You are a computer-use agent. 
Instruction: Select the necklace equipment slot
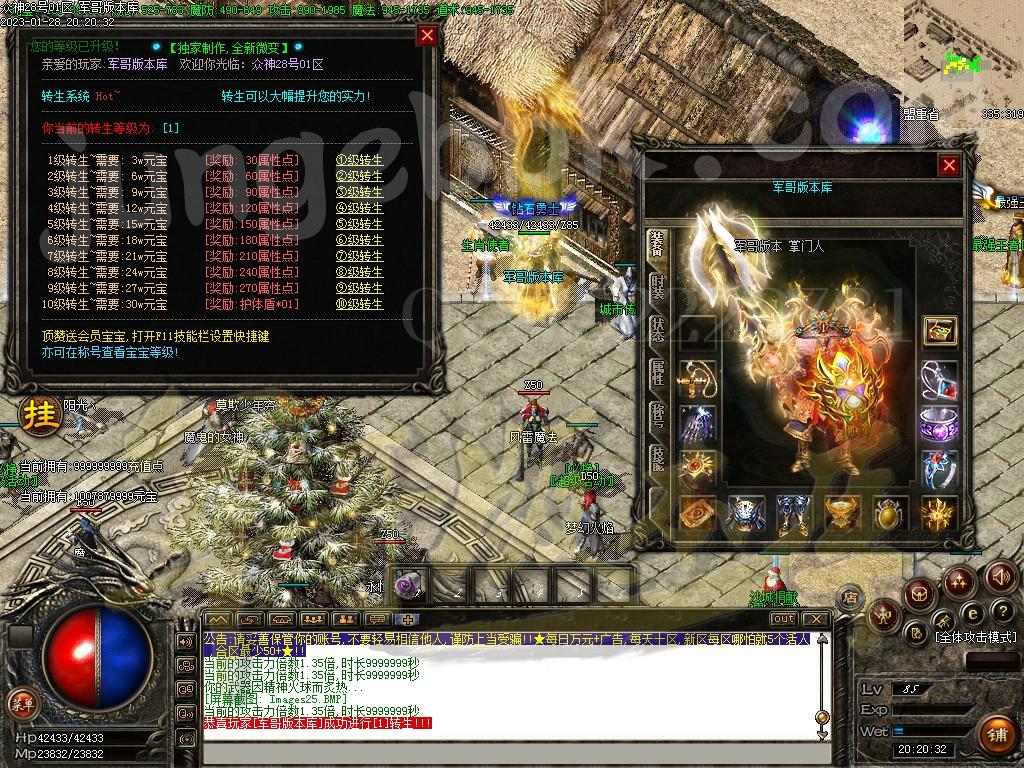[939, 380]
